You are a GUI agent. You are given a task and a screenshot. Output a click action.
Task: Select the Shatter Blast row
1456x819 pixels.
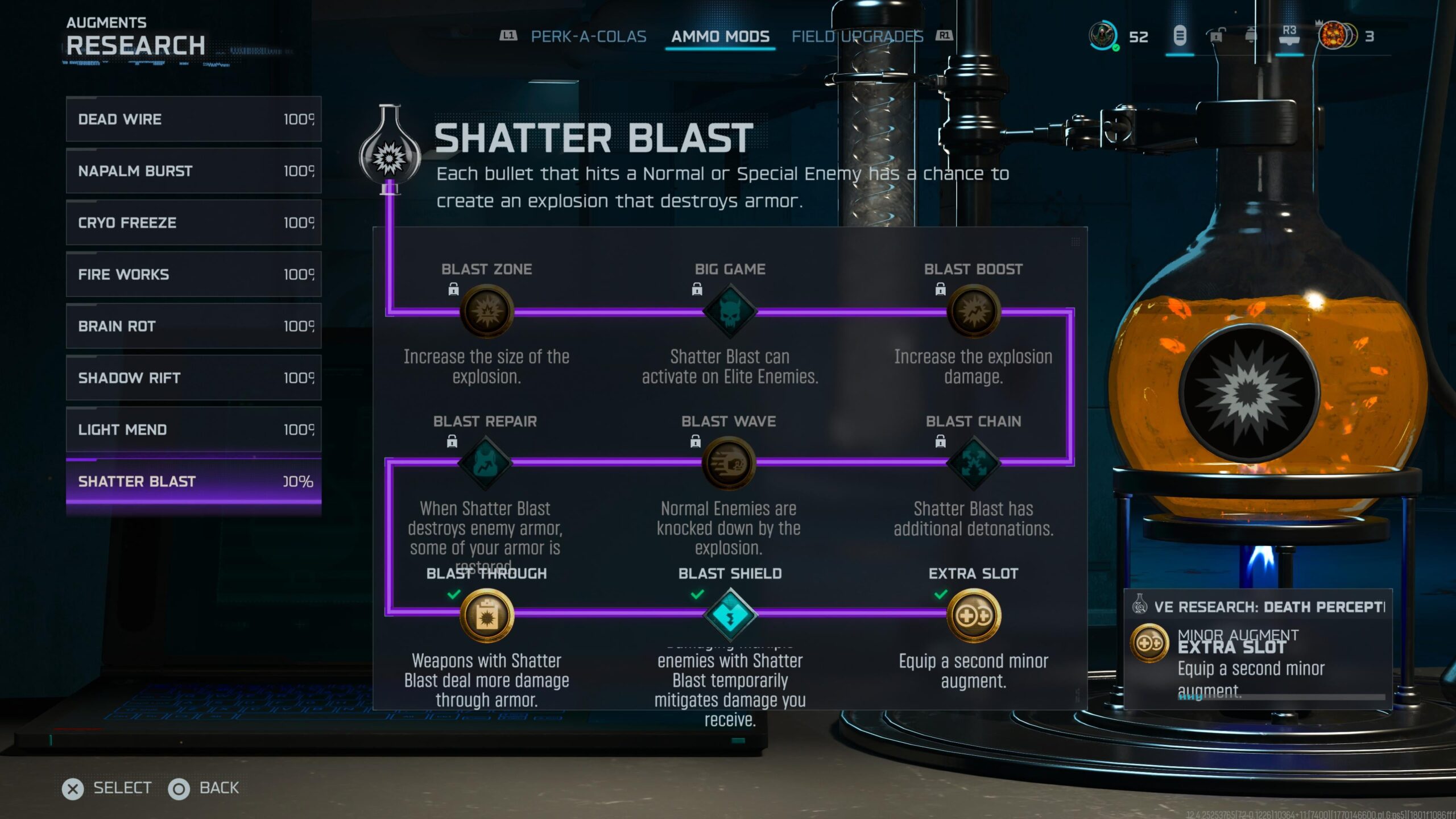click(x=193, y=482)
